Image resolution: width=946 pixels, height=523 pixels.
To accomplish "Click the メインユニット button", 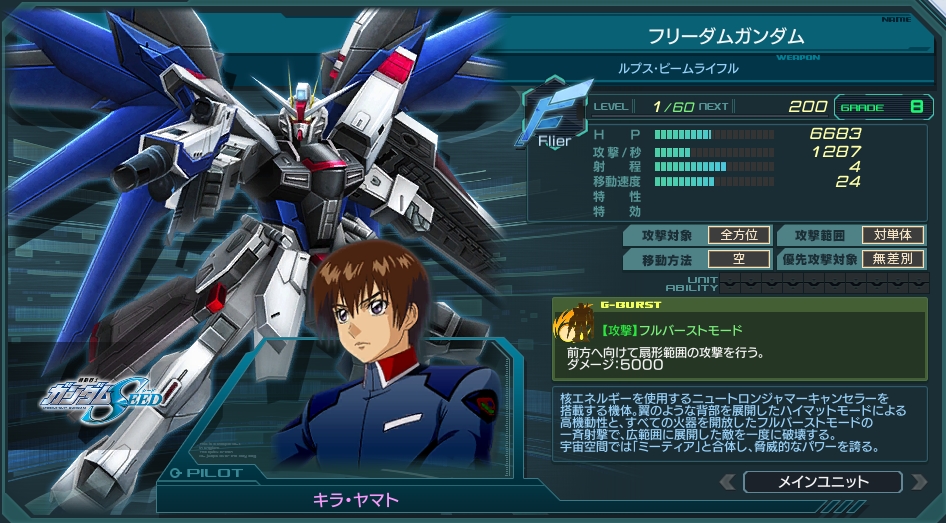I will tap(823, 482).
